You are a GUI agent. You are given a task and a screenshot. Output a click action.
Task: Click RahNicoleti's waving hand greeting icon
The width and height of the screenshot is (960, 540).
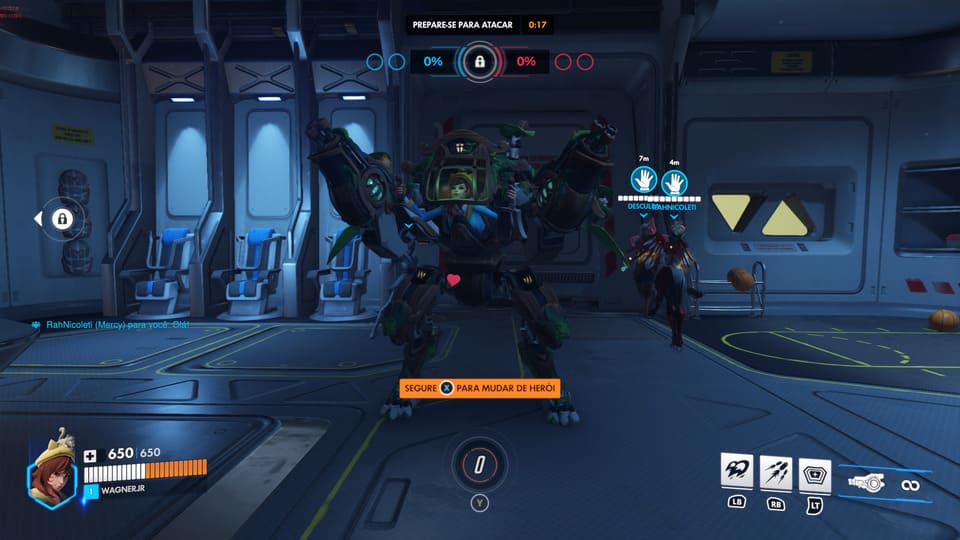[x=675, y=181]
